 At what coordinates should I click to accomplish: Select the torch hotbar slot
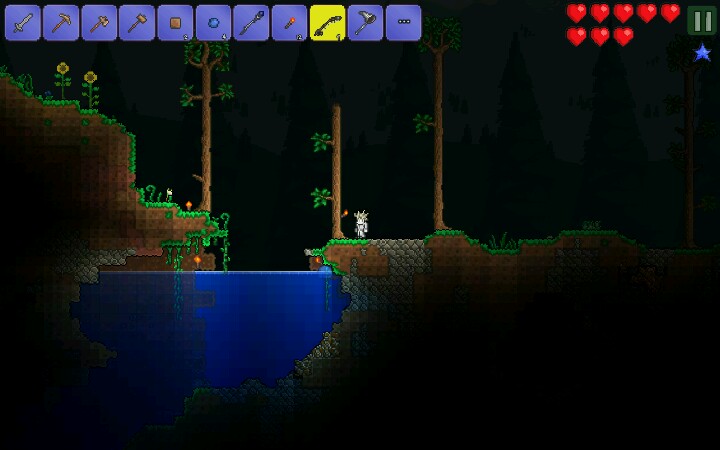[x=289, y=22]
